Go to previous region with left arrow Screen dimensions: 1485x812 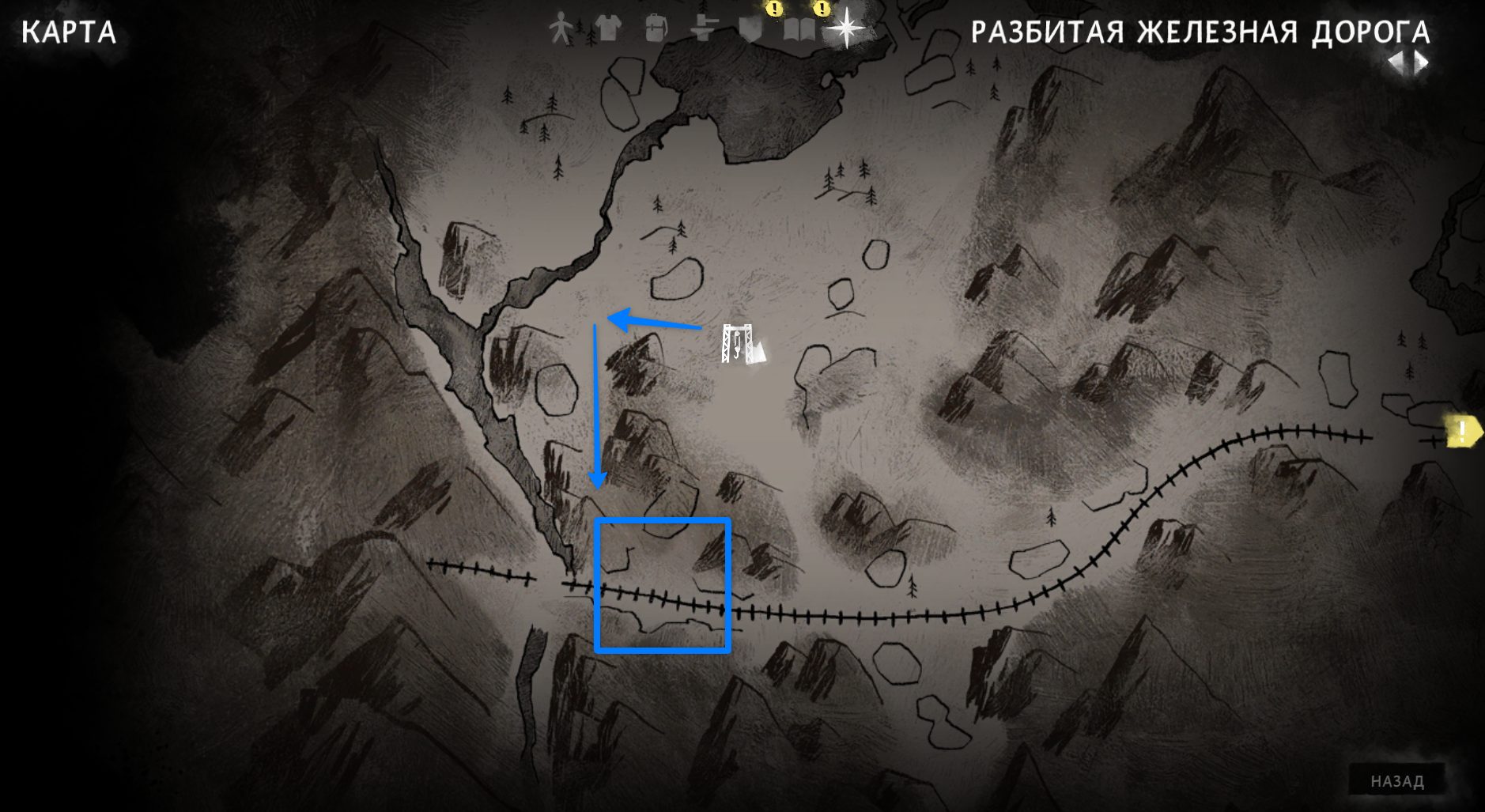1396,63
